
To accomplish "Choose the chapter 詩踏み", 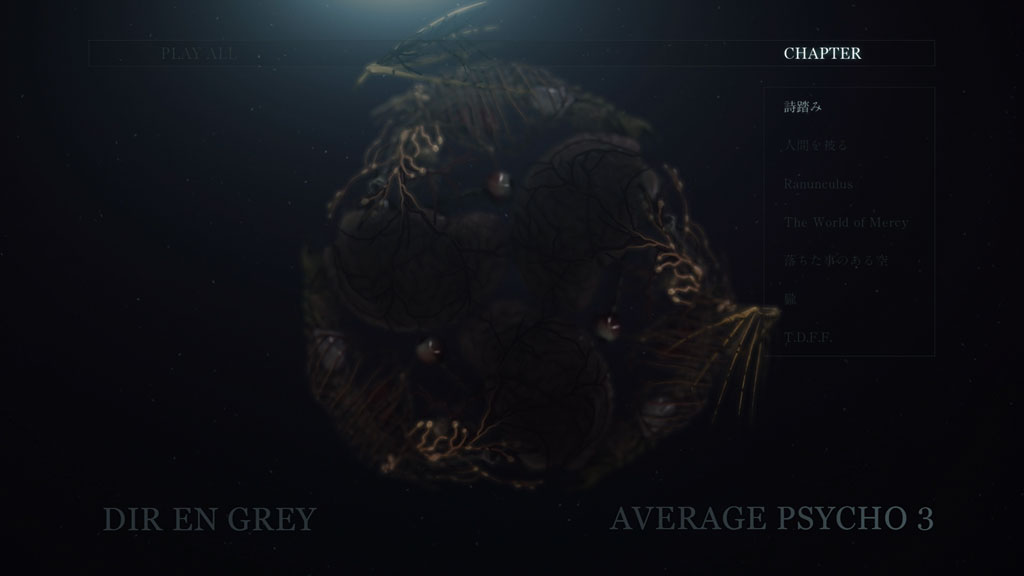I will pos(803,107).
